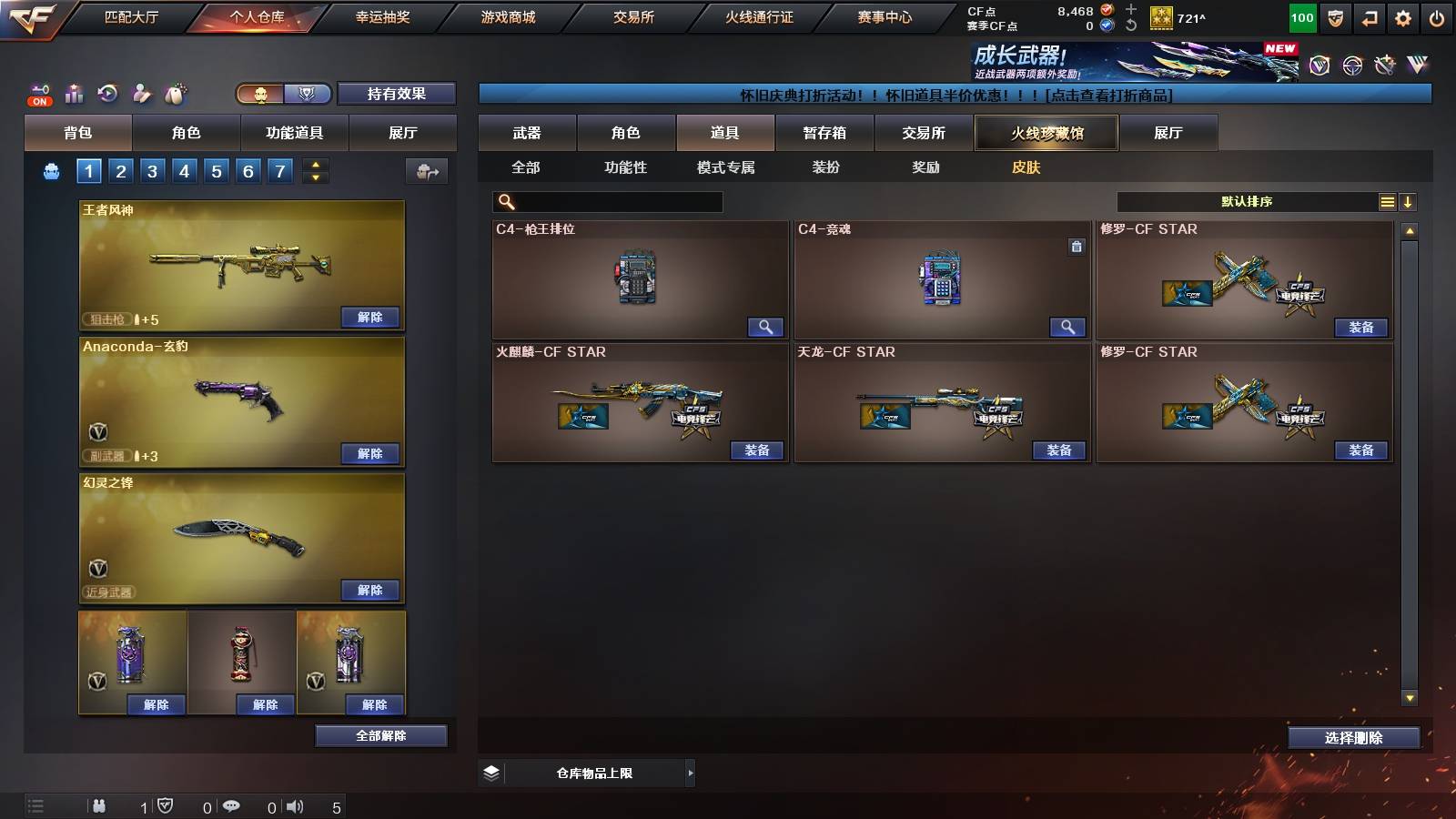Click the dog tag collection icon
Screen dimensions: 1456x819
pyautogui.click(x=176, y=91)
